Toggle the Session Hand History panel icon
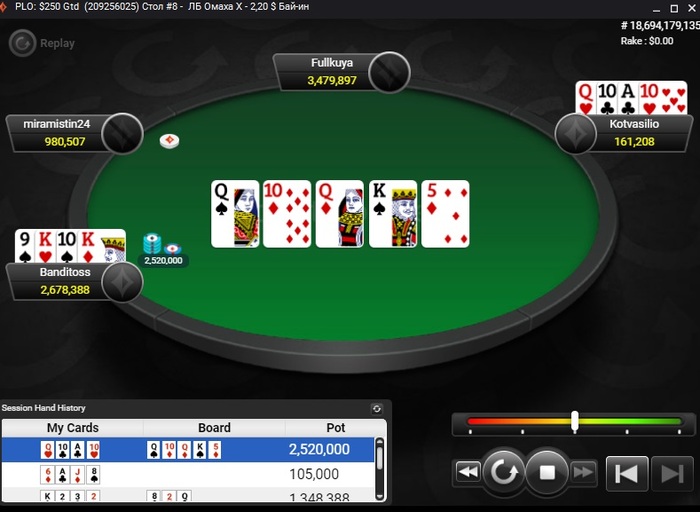 coord(377,408)
